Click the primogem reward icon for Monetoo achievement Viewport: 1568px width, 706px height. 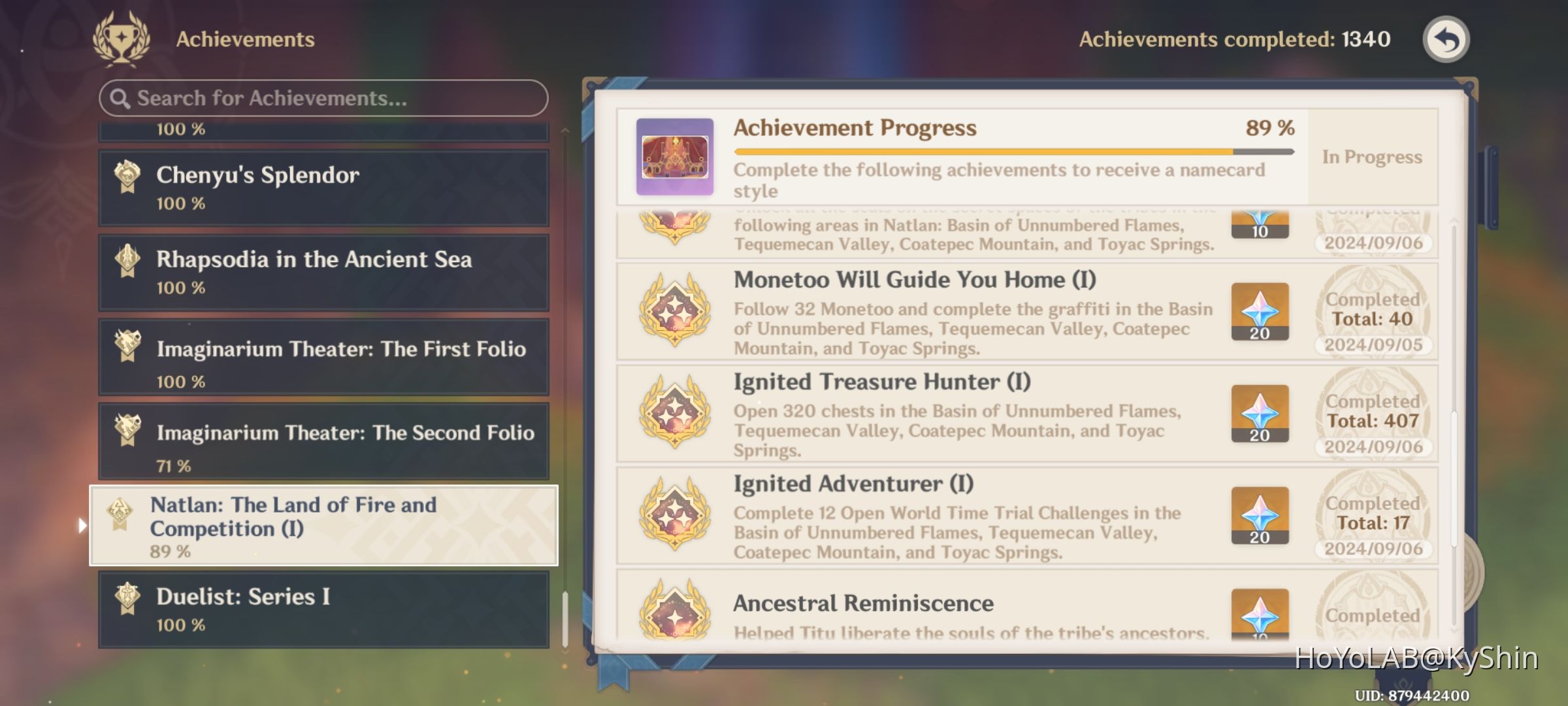pos(1260,312)
